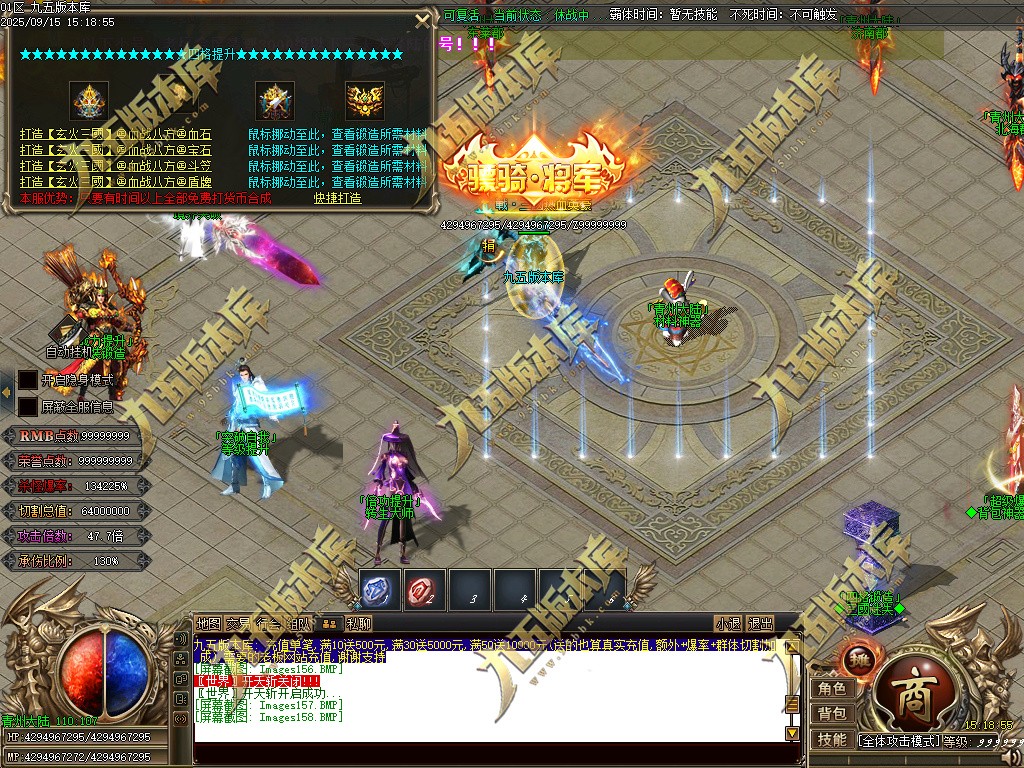Screen dimensions: 1024x768
Task: Click the 打造 血战八方 宝石 link
Action: (115, 150)
